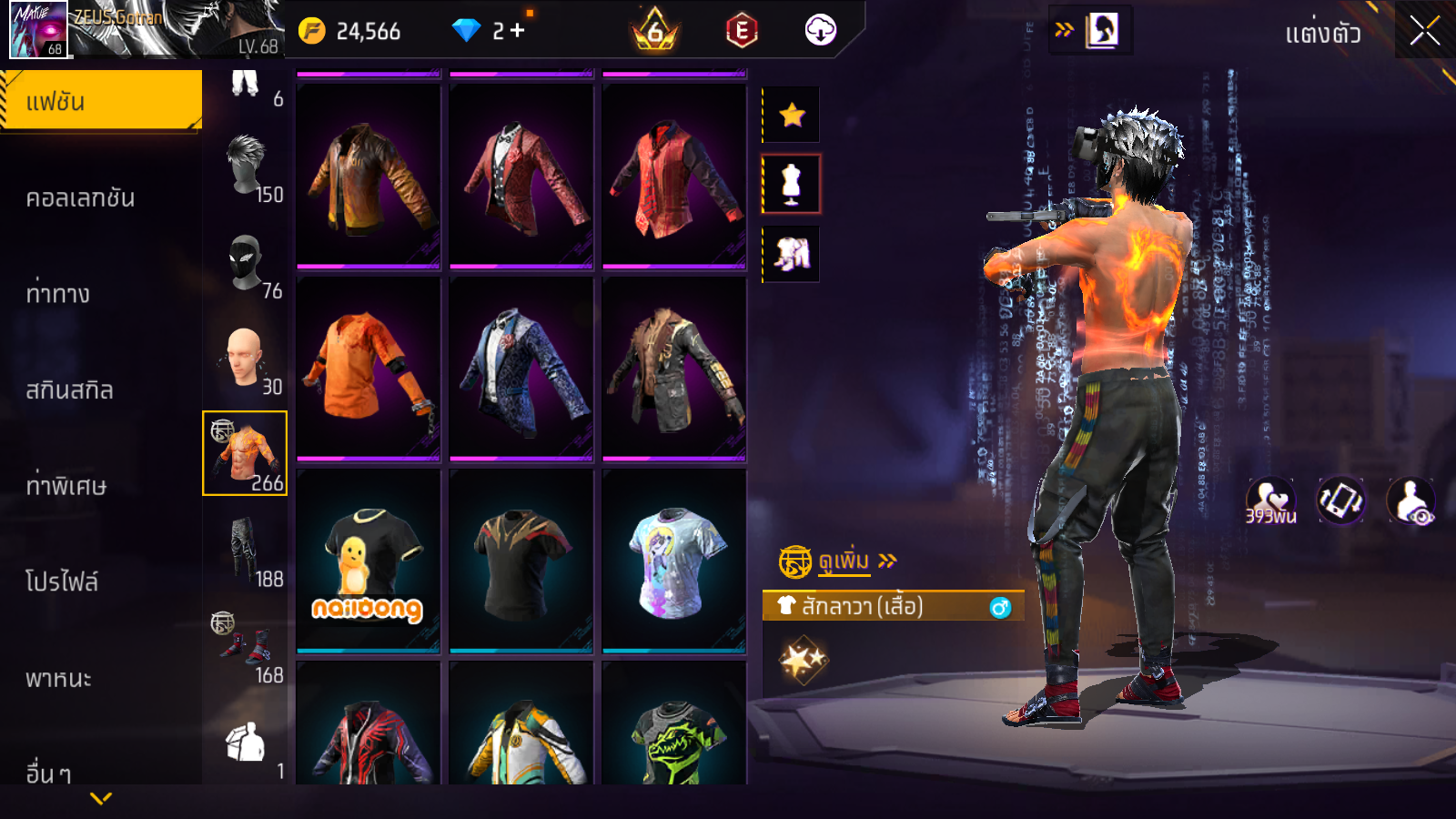Pick the bald head face category
This screenshot has width=1456, height=819.
click(x=245, y=359)
